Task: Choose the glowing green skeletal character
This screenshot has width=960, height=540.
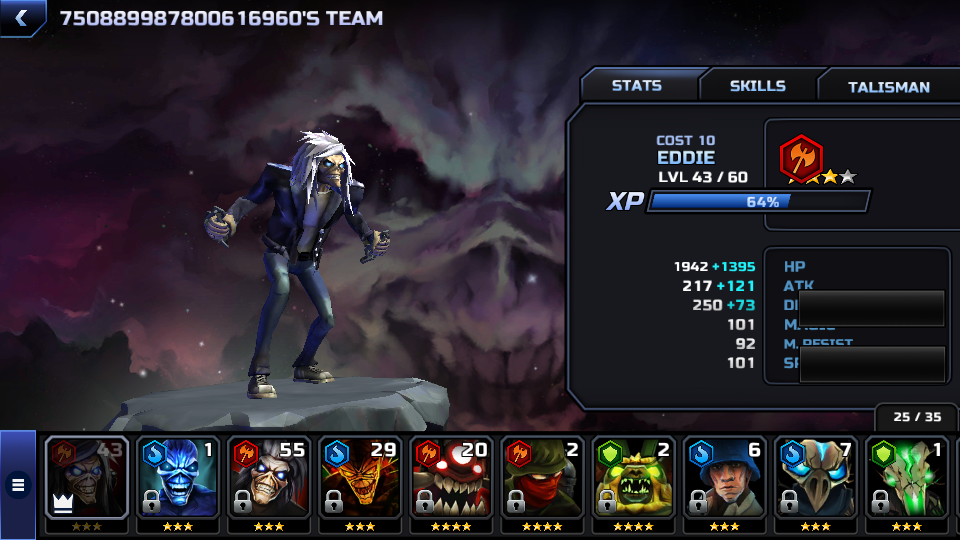Action: click(x=905, y=478)
